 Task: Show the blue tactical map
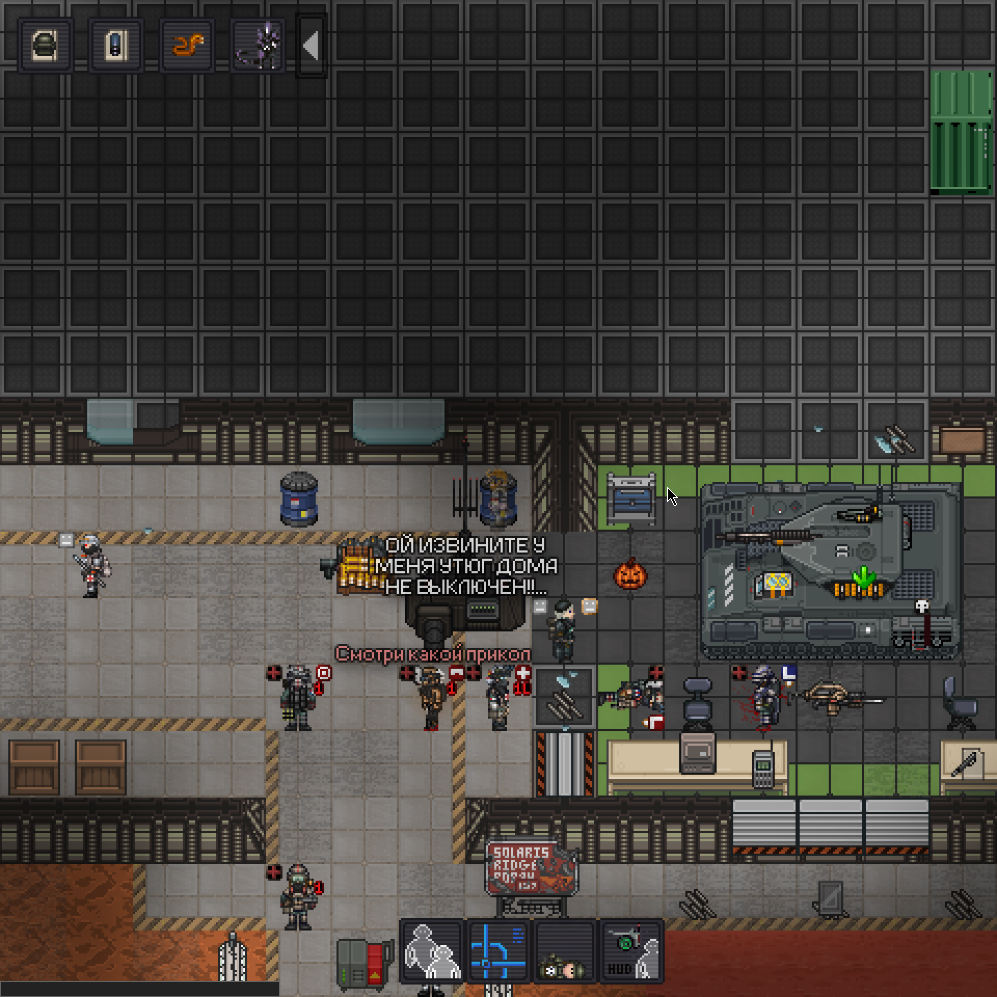(x=498, y=951)
